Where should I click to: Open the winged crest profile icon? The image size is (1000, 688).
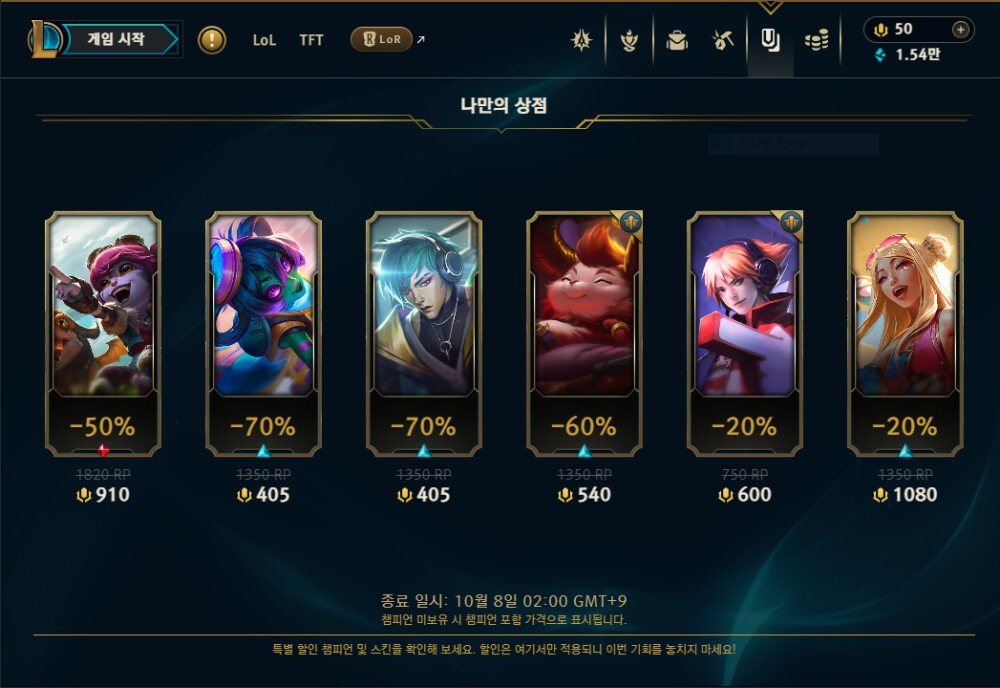(x=629, y=41)
